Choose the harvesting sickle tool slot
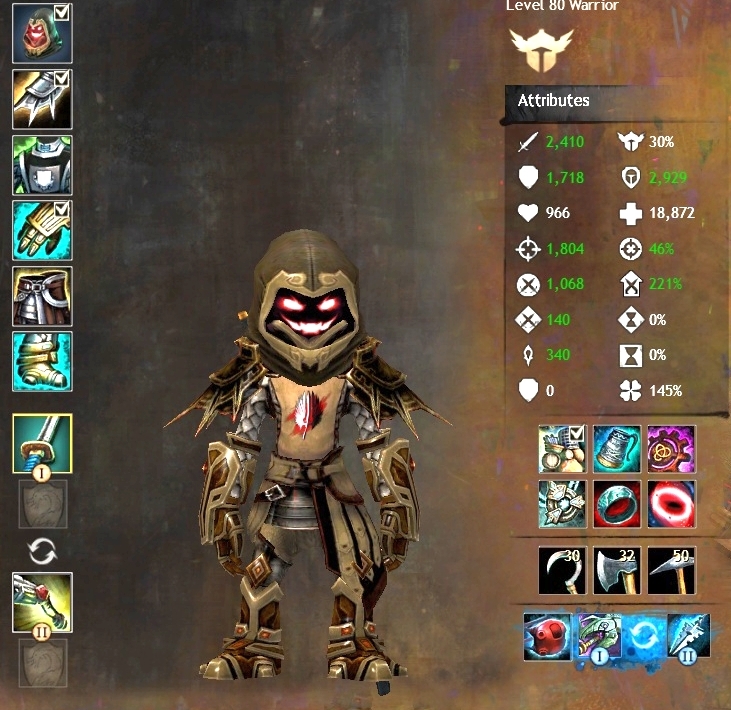The height and width of the screenshot is (710, 731). click(563, 570)
